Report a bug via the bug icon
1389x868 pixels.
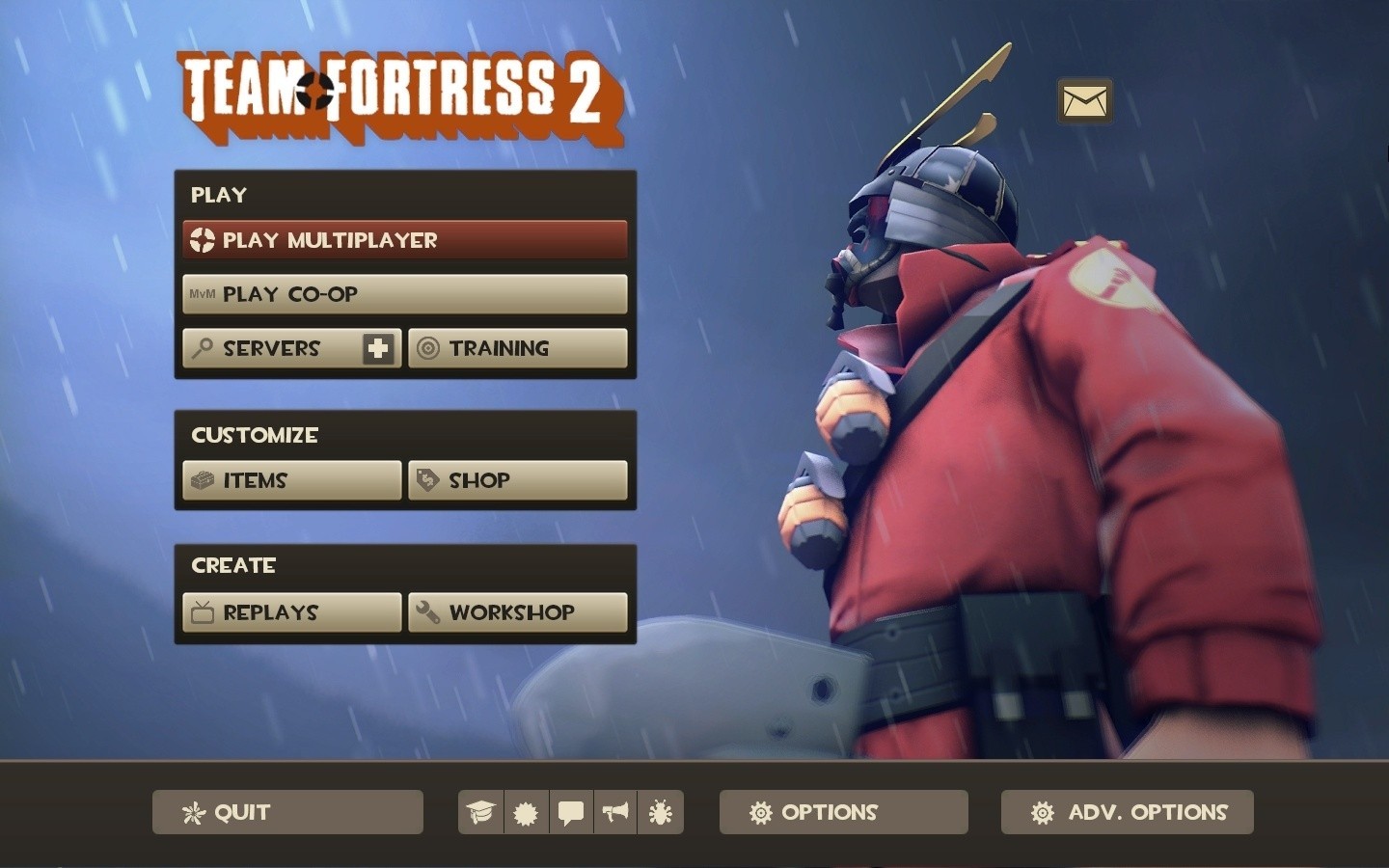click(x=661, y=812)
